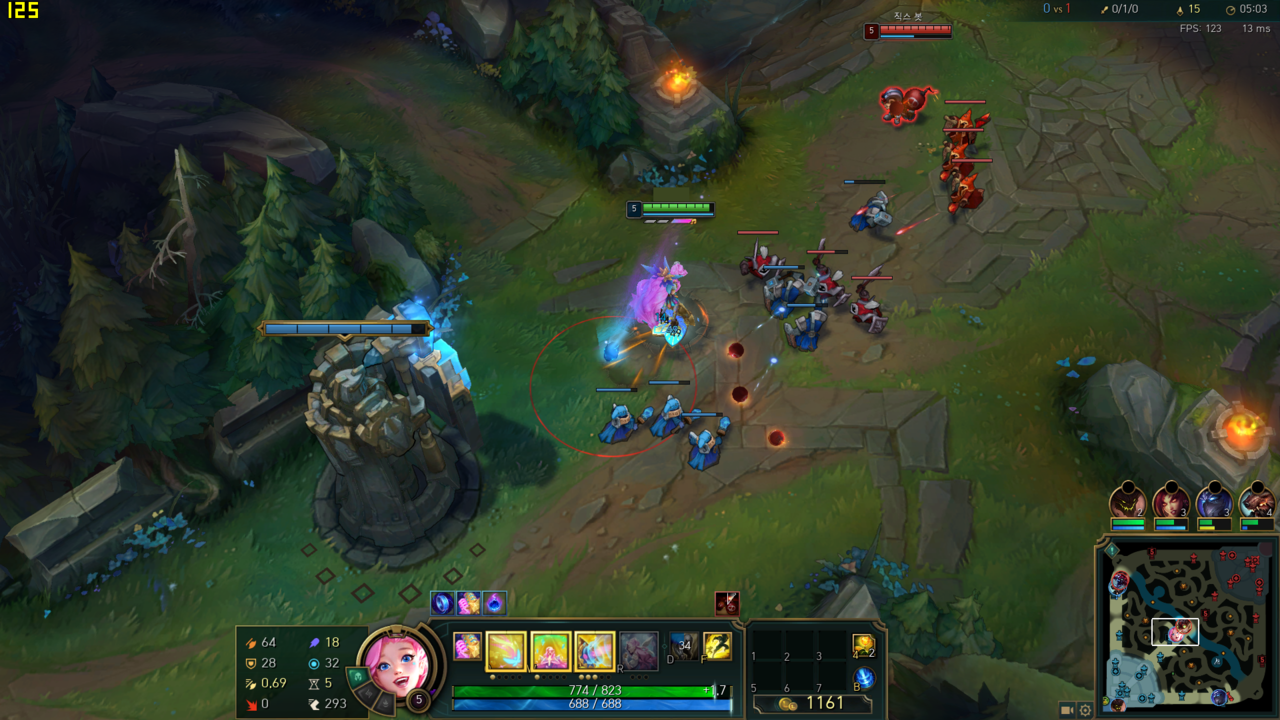Image resolution: width=1280 pixels, height=720 pixels.
Task: Select Seraphine's champion portrait
Action: (397, 661)
